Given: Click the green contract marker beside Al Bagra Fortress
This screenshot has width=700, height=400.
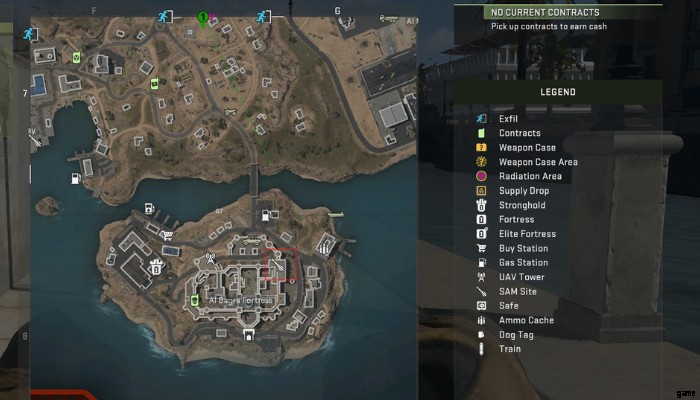Looking at the screenshot, I should pyautogui.click(x=195, y=299).
